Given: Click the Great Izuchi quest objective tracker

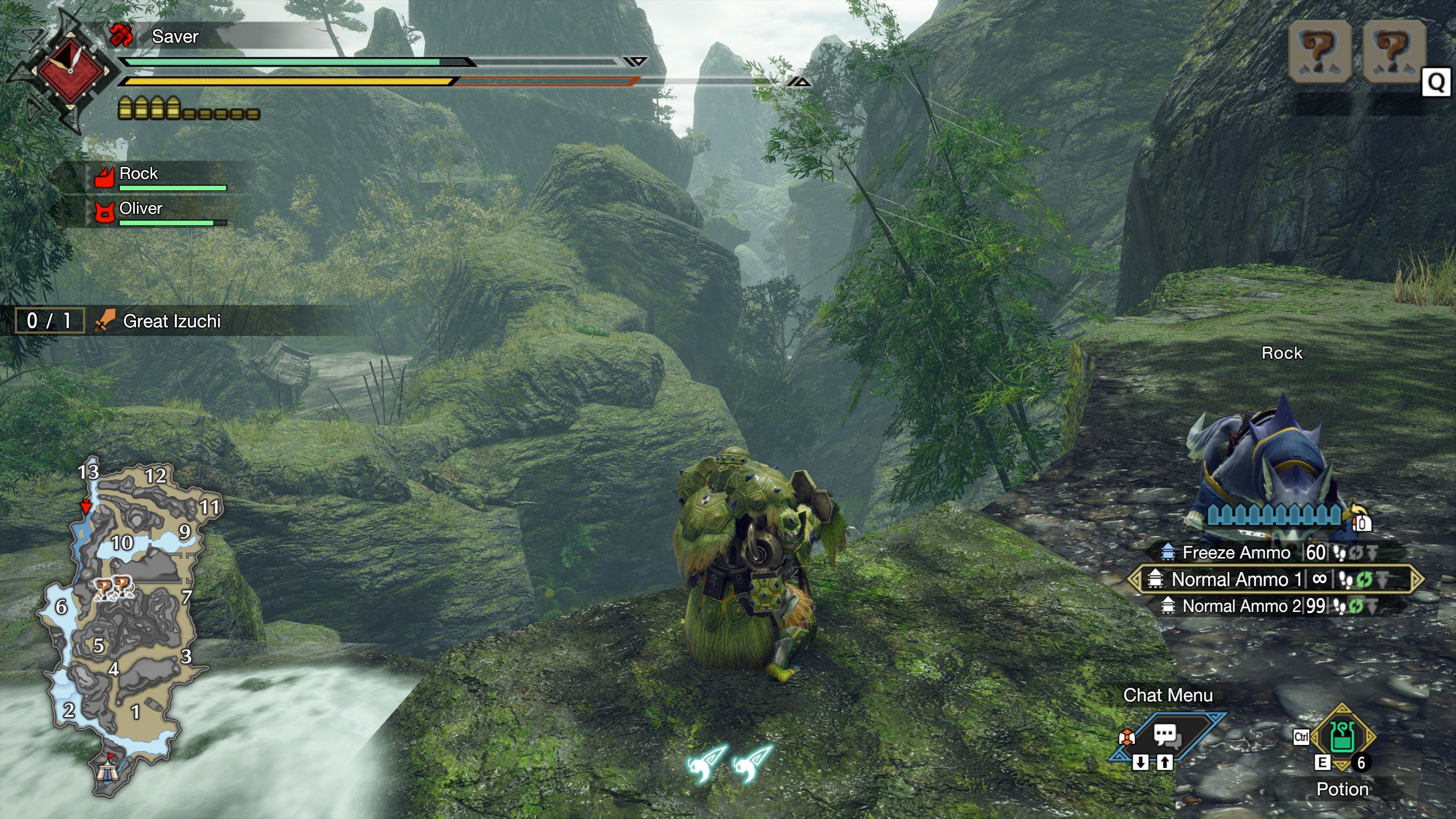Looking at the screenshot, I should pyautogui.click(x=171, y=321).
